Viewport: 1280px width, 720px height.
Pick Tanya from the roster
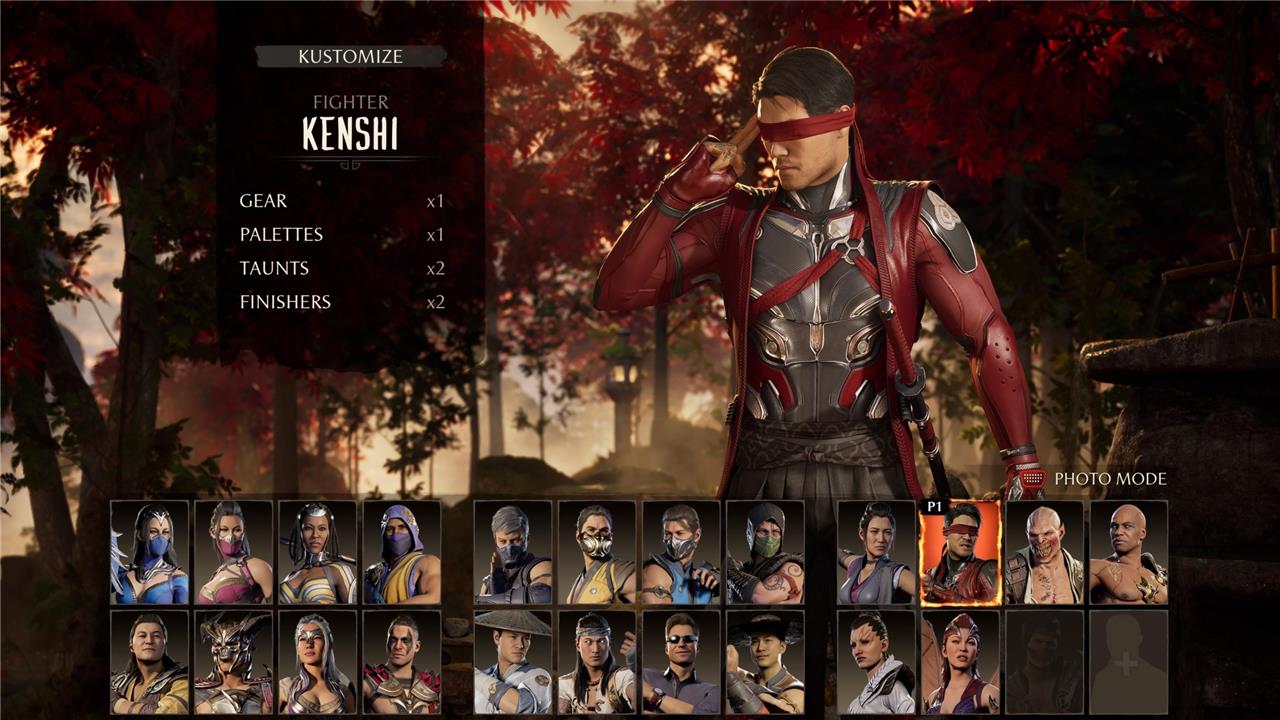coord(317,552)
